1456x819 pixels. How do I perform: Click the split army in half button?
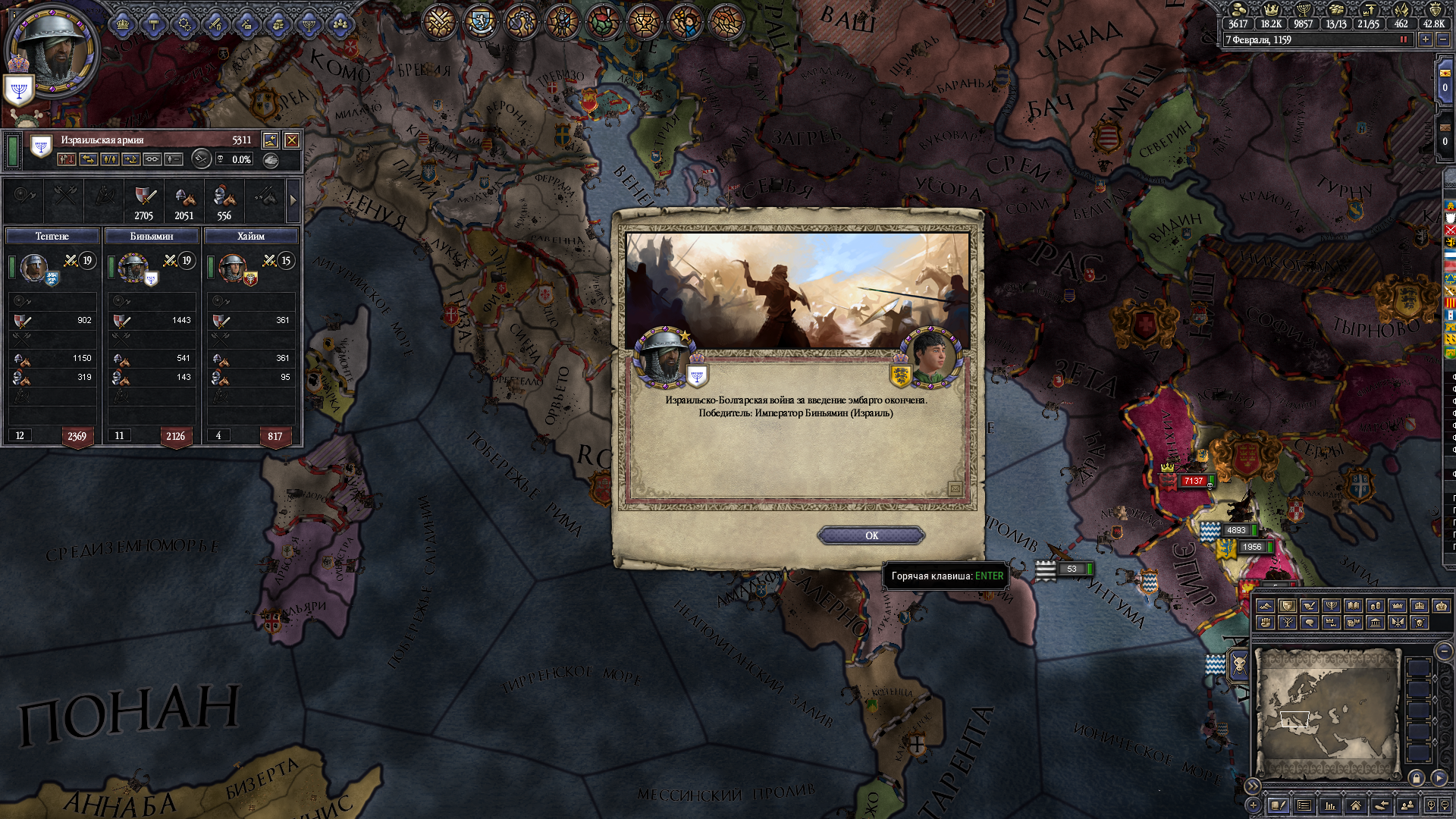click(x=110, y=159)
